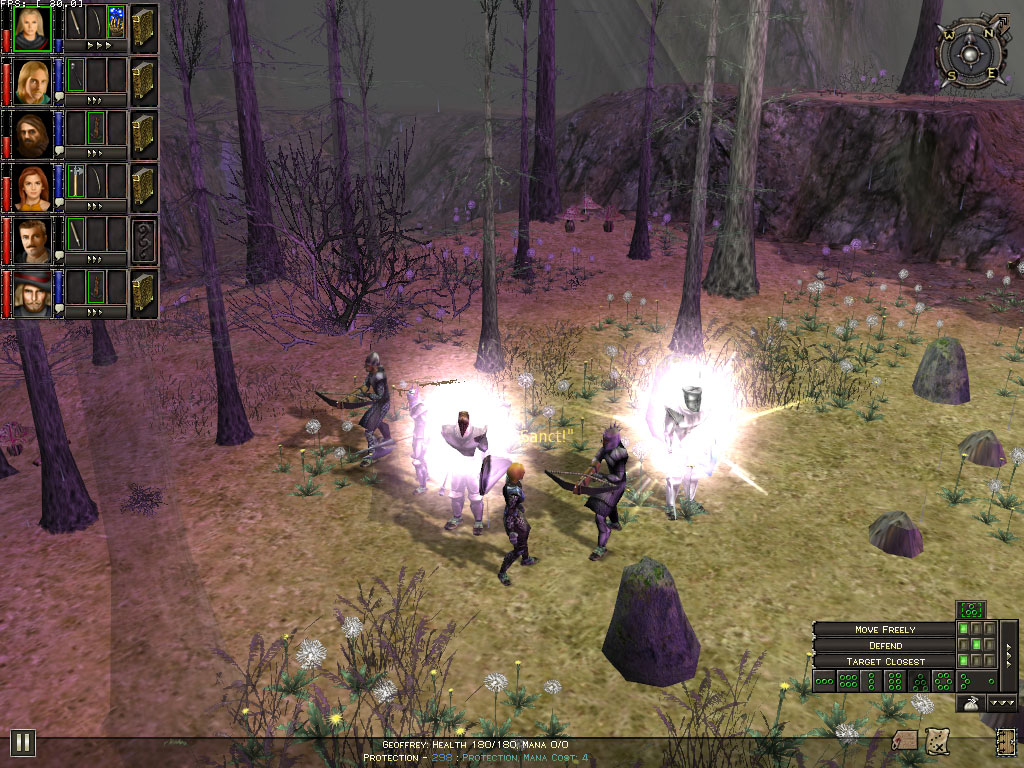Screen dimensions: 1024x768
Task: Select the man with the red-banded hat
Action: tap(33, 293)
